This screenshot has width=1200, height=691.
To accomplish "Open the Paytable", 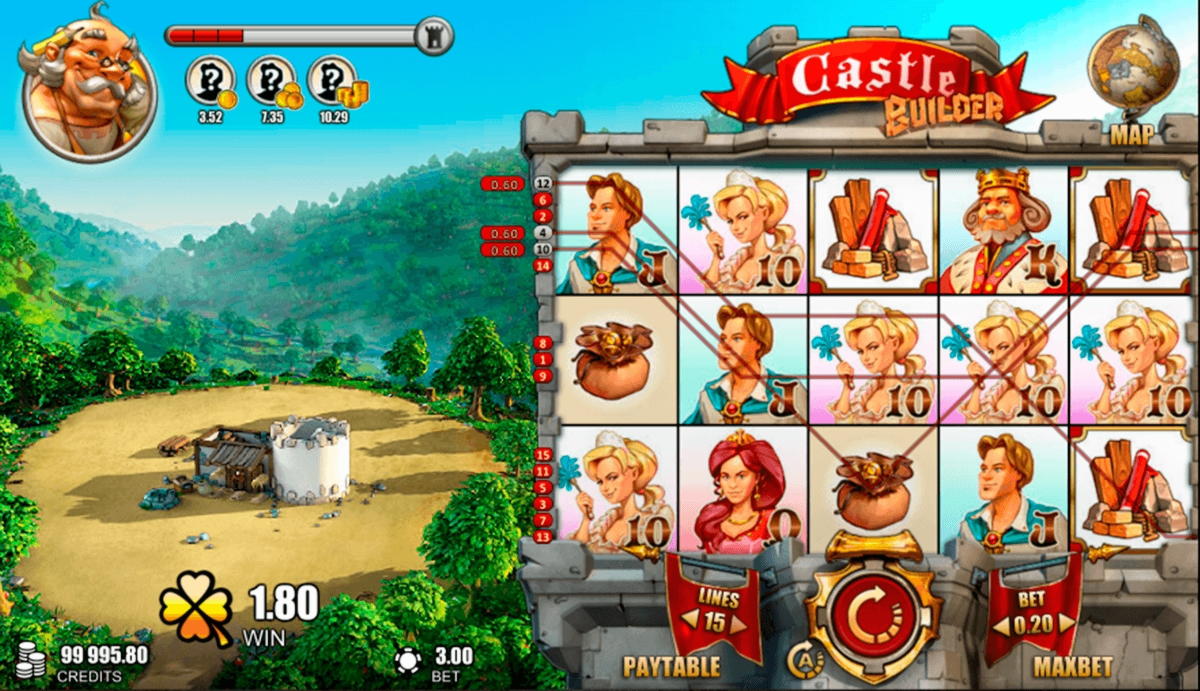I will (x=673, y=666).
